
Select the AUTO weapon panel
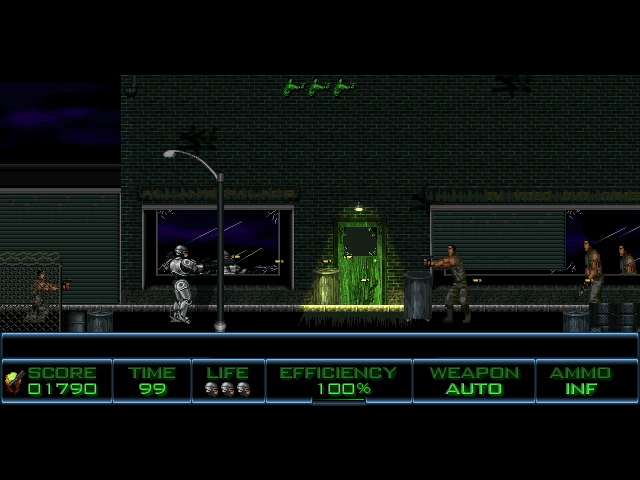tap(474, 381)
